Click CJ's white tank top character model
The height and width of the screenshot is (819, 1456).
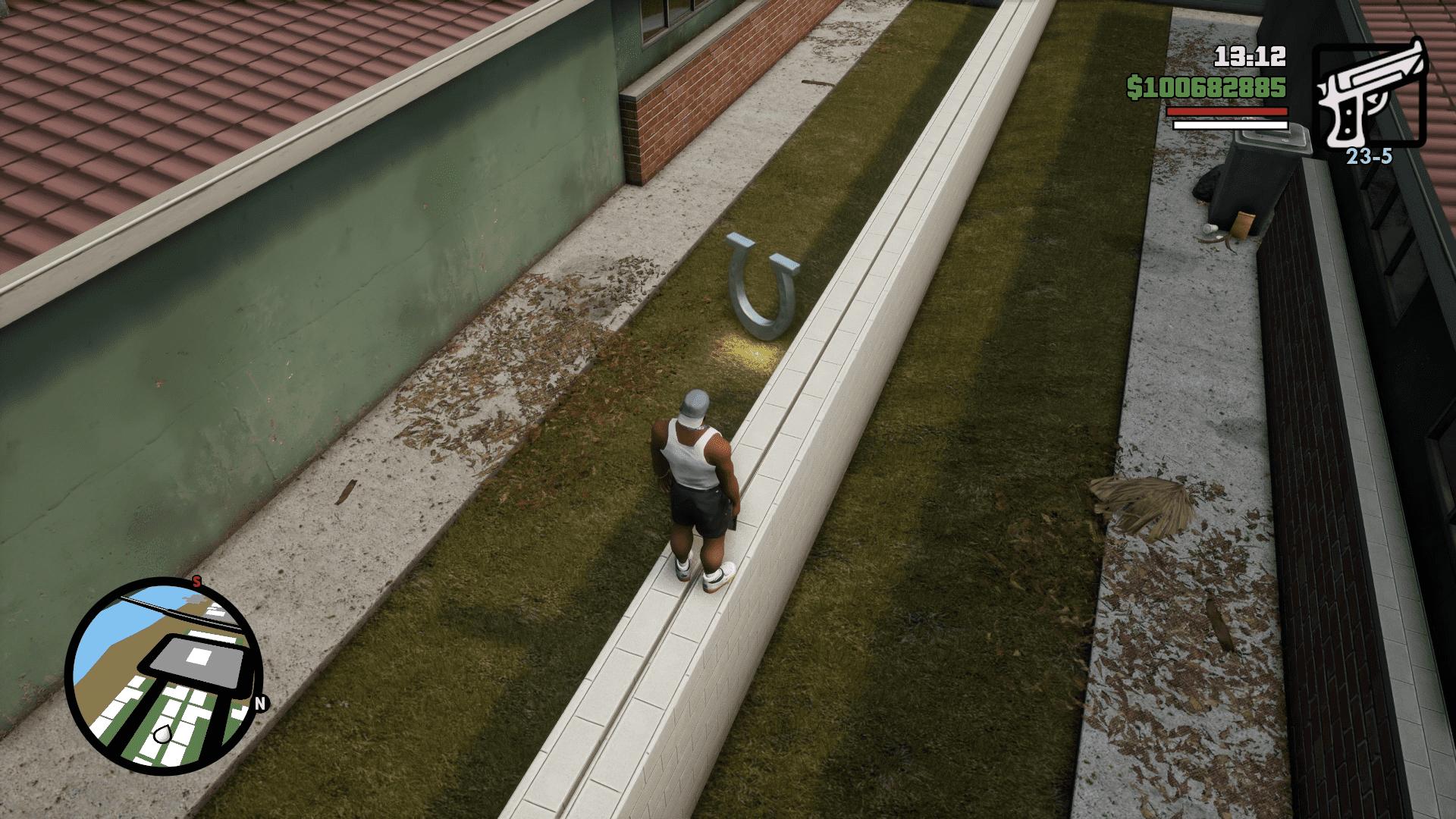(694, 459)
